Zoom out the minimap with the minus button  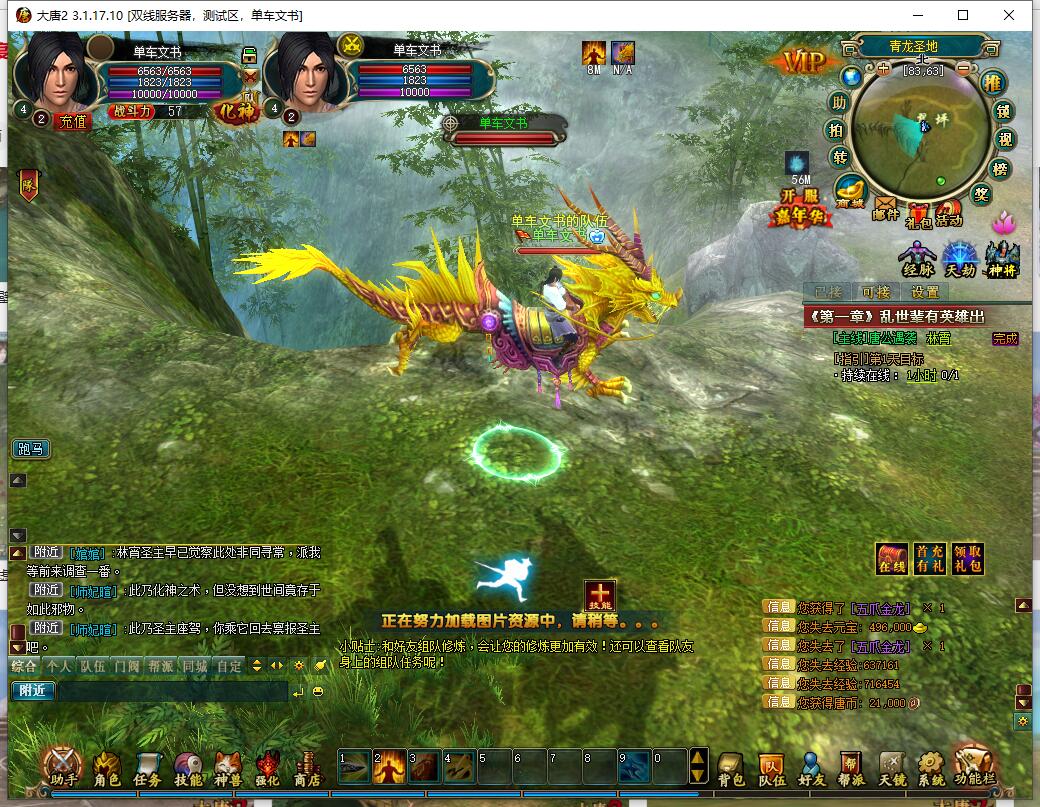[x=963, y=70]
